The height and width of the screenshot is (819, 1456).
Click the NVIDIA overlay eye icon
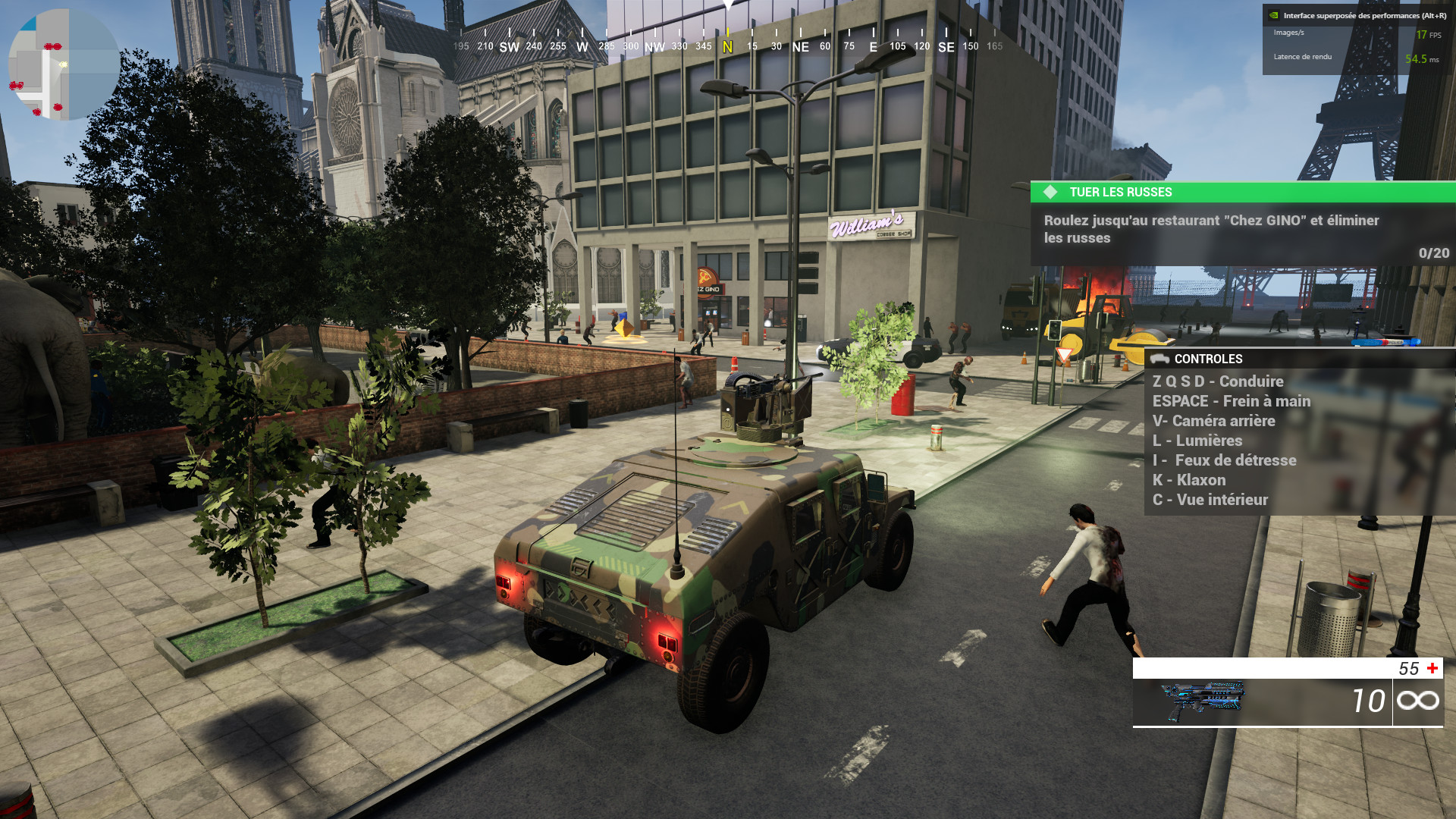1274,15
